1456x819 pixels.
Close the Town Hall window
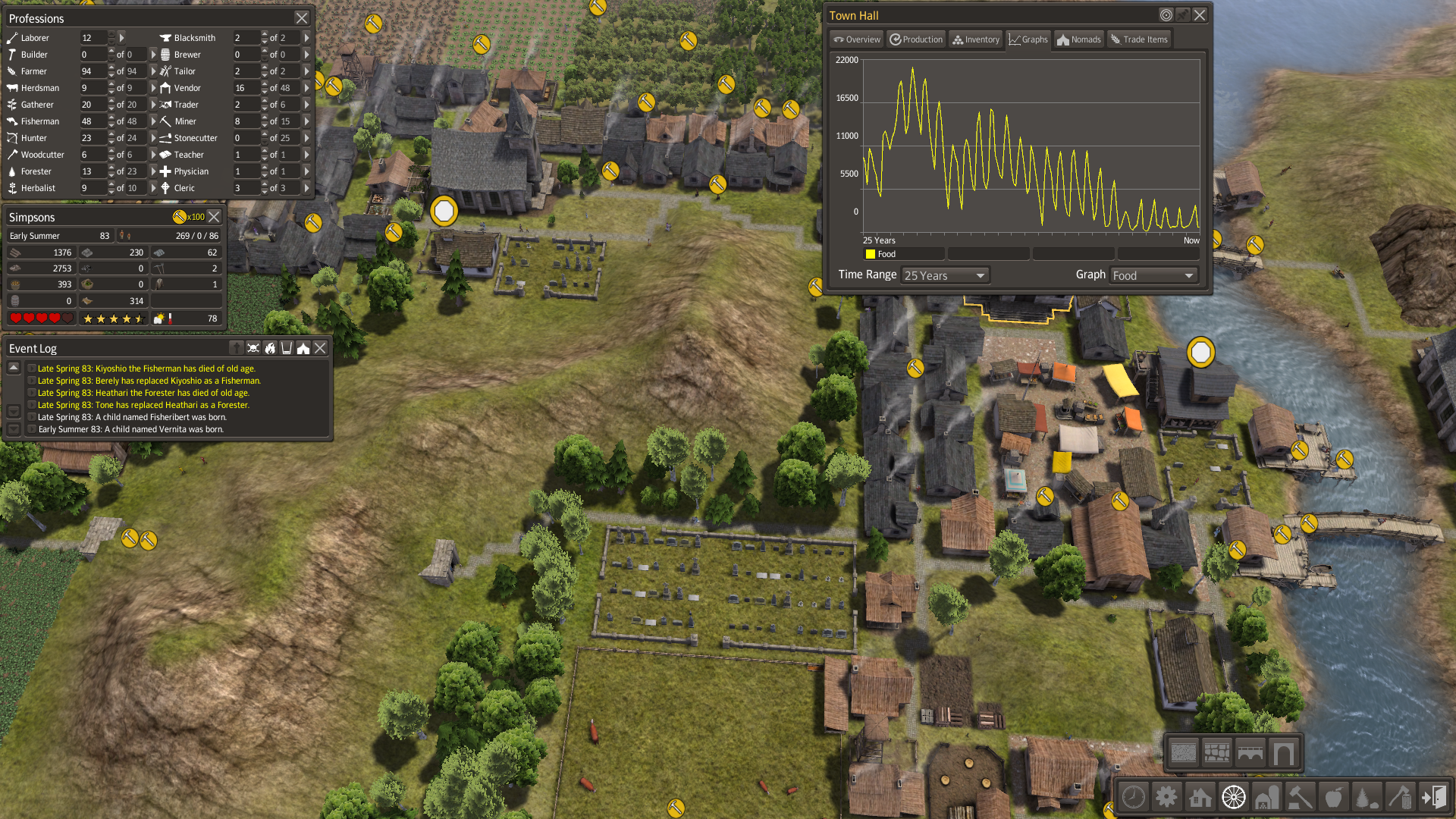point(1200,15)
